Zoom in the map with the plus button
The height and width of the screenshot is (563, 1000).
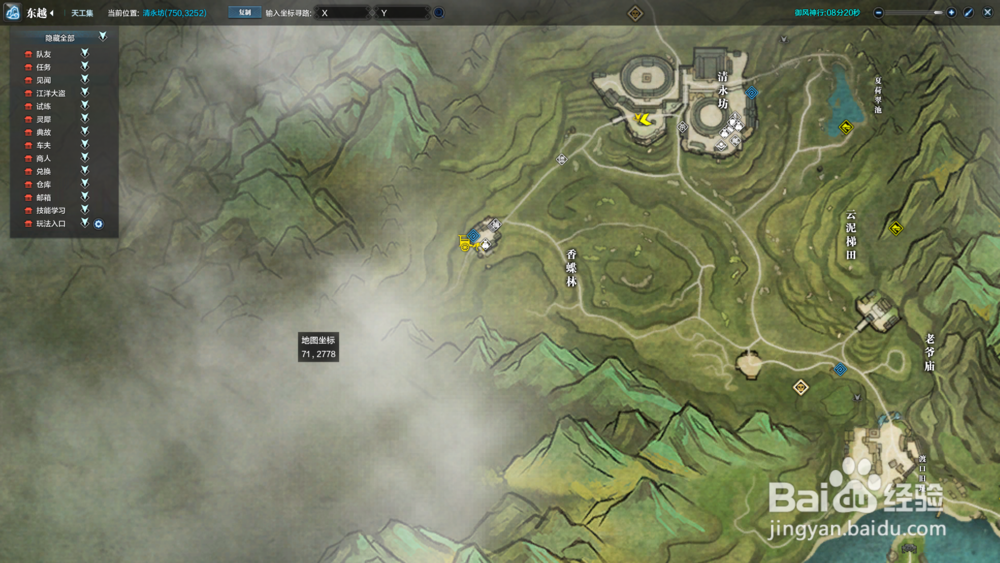click(951, 13)
